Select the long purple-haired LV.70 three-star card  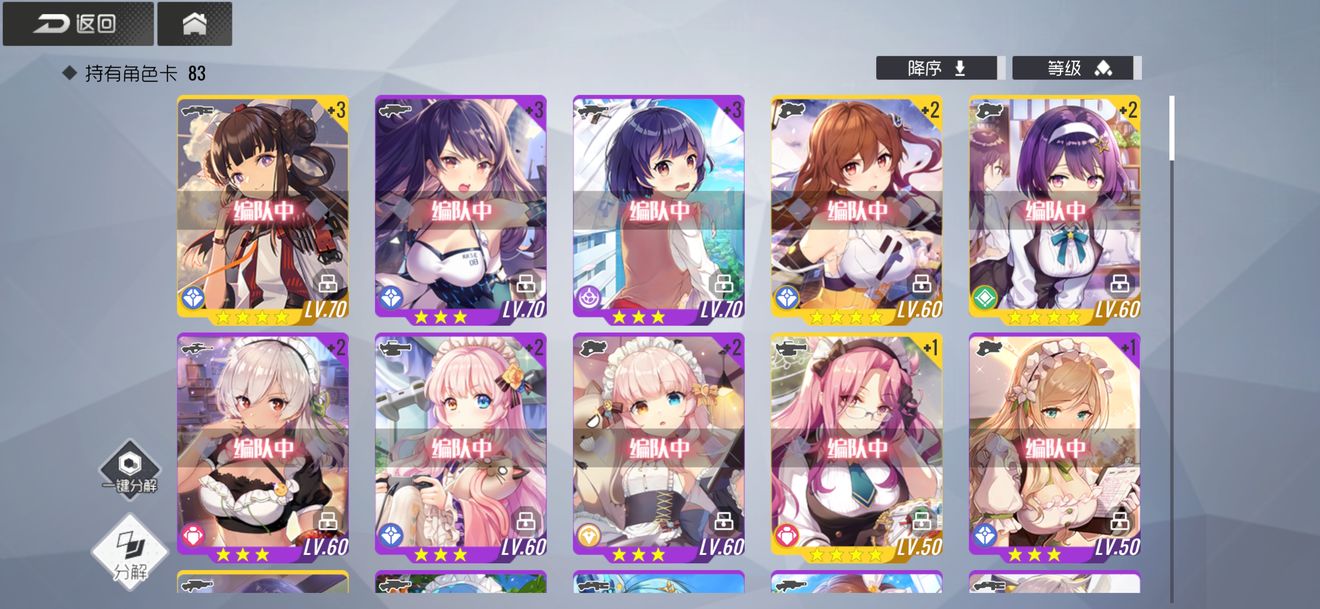[460, 207]
